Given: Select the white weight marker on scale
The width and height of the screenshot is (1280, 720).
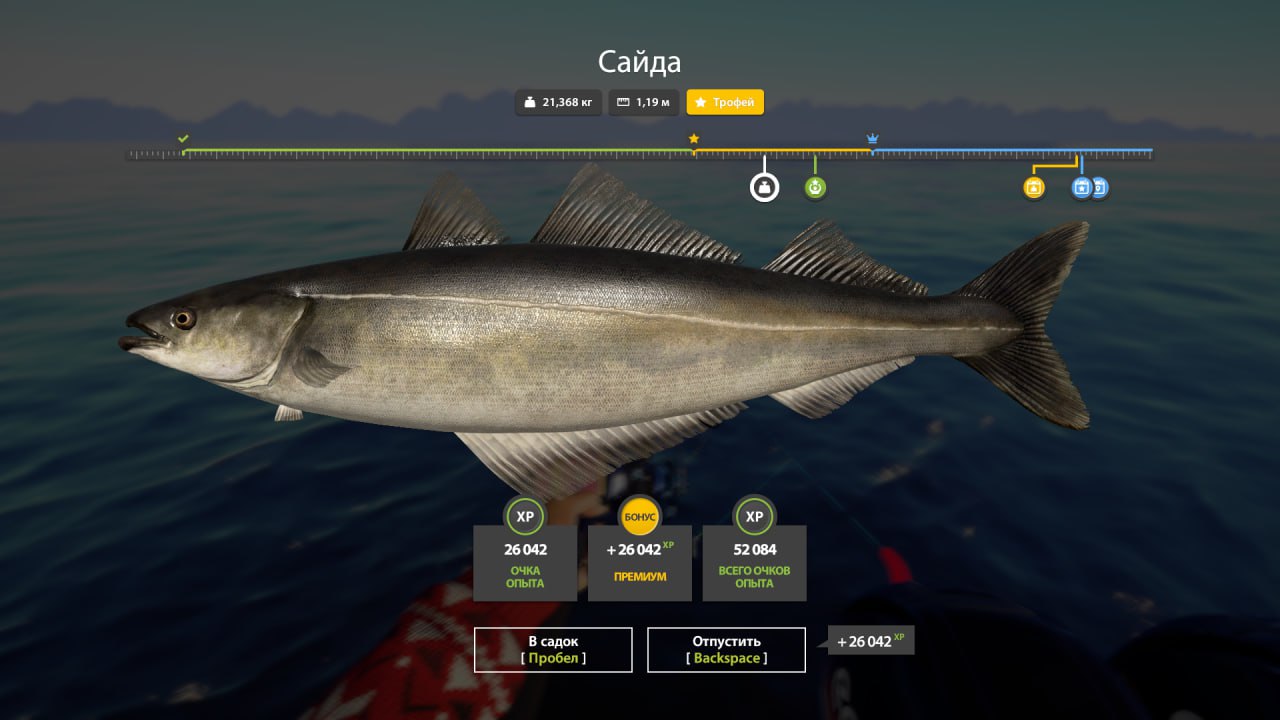Looking at the screenshot, I should click(764, 187).
